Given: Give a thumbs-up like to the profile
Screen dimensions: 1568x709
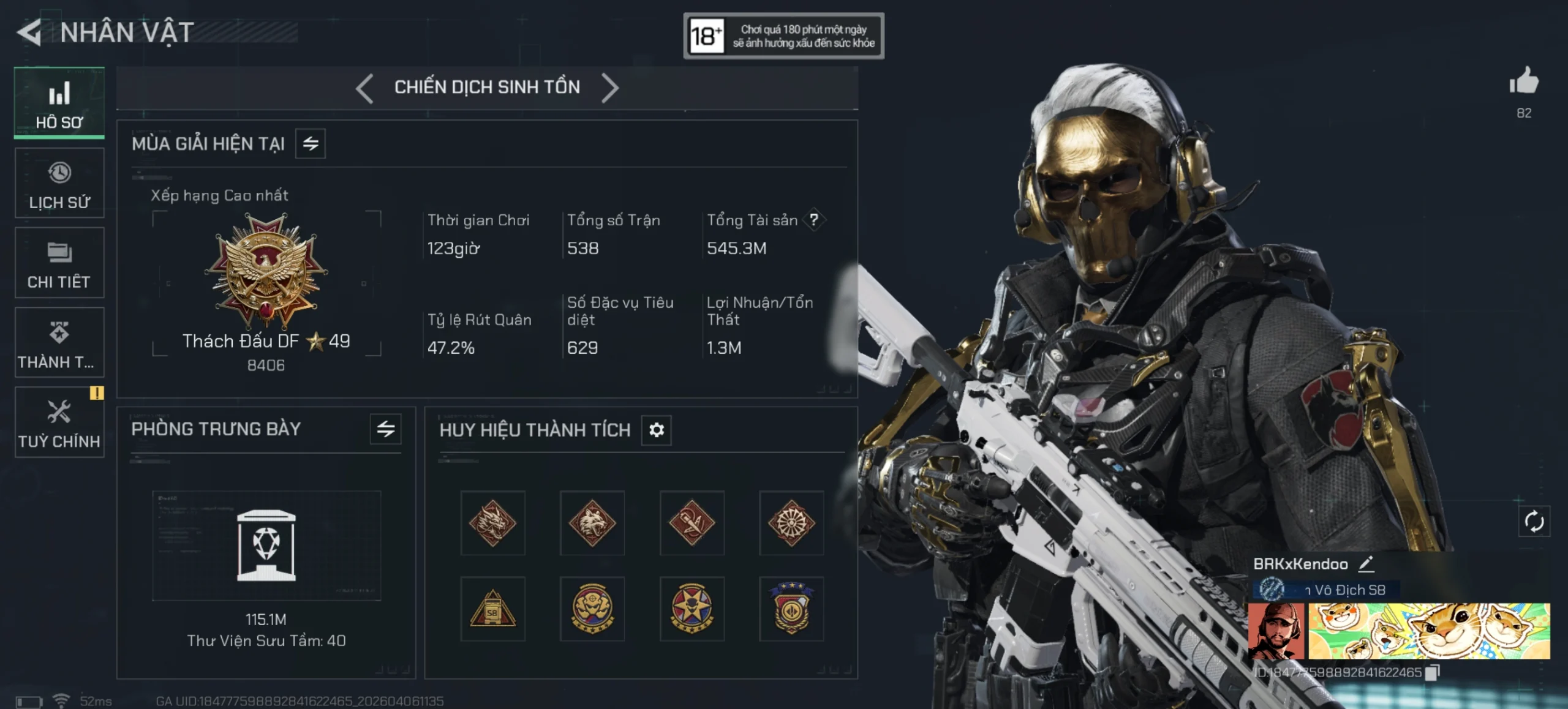Looking at the screenshot, I should (x=1524, y=82).
